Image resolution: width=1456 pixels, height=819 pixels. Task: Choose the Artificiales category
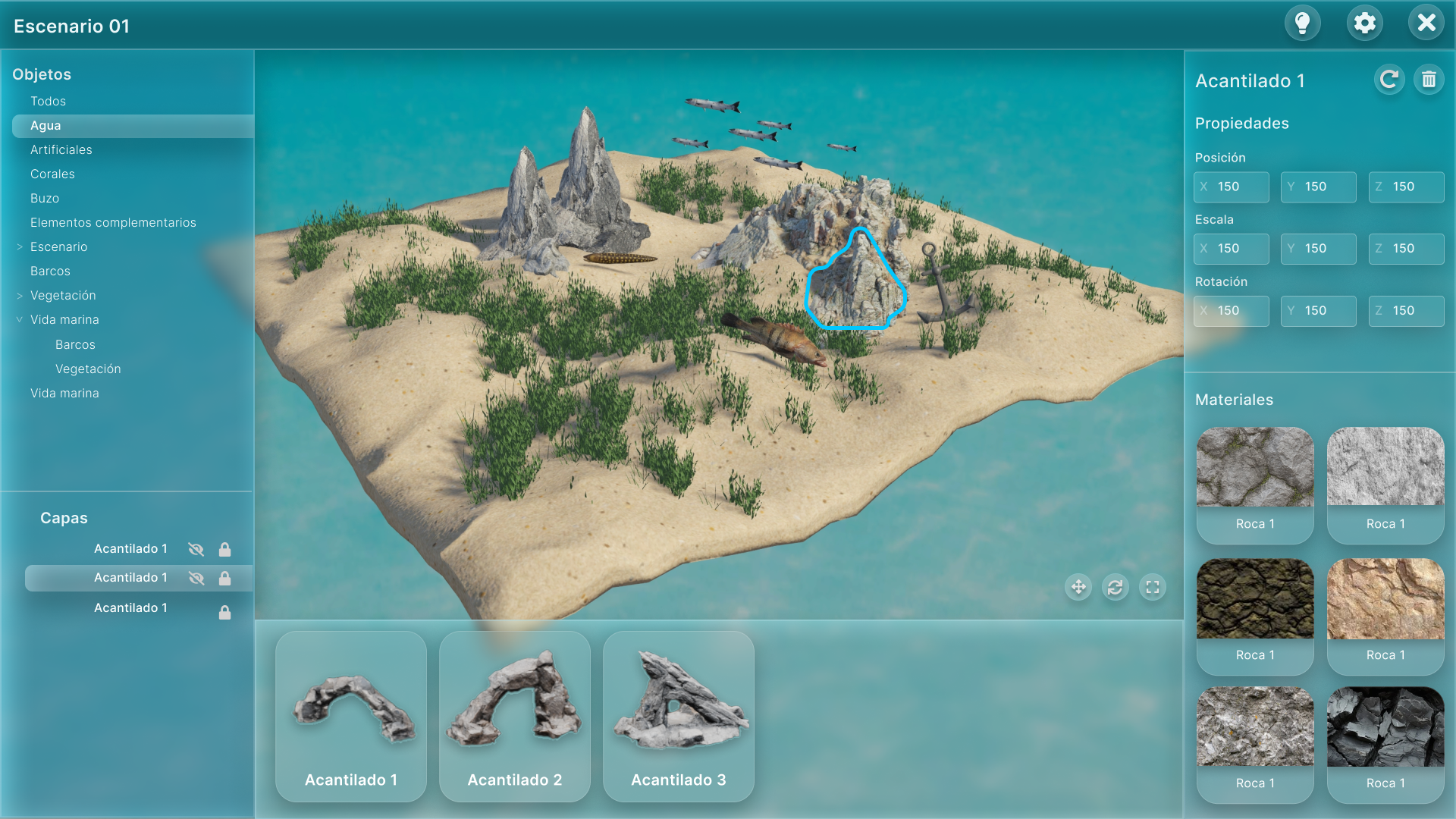61,150
